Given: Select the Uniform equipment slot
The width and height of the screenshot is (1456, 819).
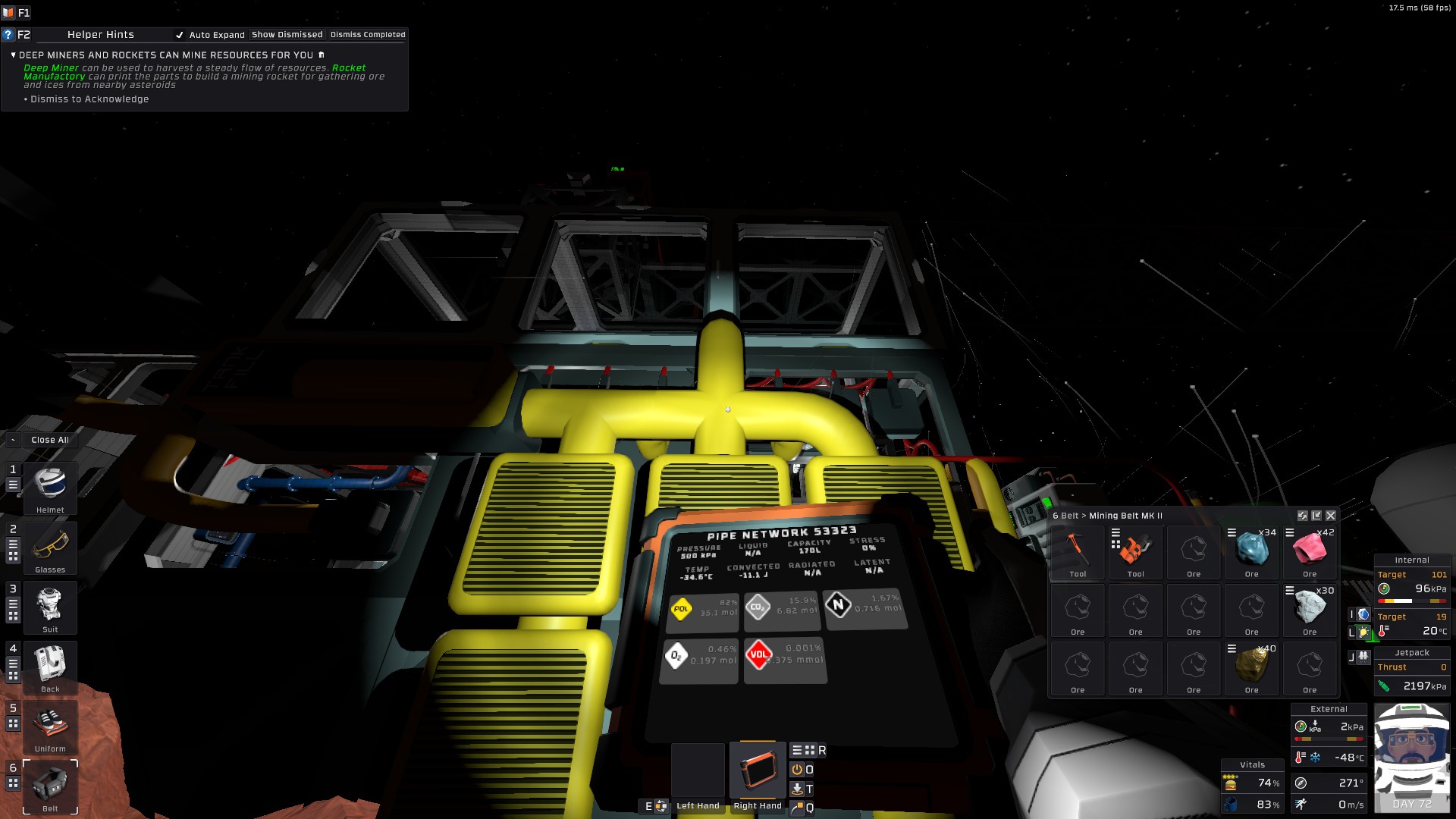Looking at the screenshot, I should (x=50, y=724).
